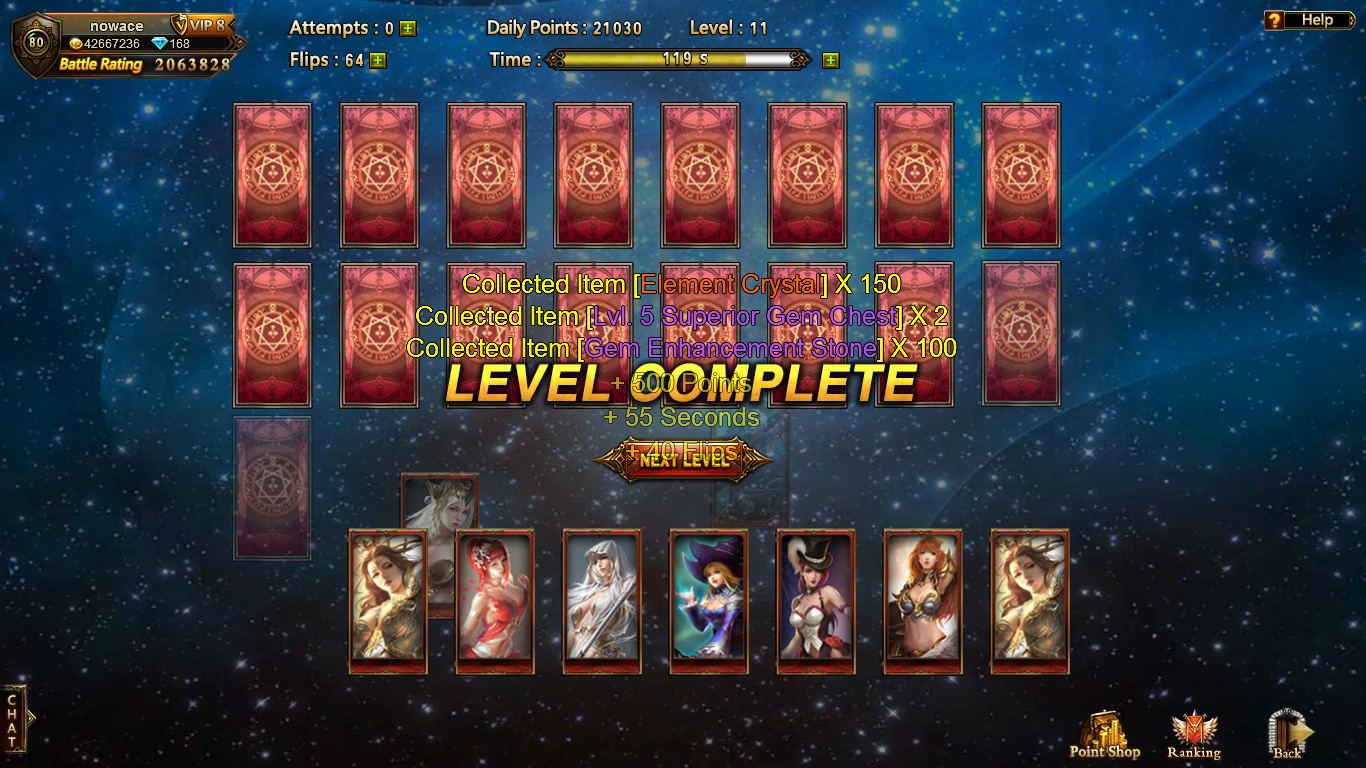Open the Point Shop
Screen dimensions: 1366x768
[x=1104, y=737]
